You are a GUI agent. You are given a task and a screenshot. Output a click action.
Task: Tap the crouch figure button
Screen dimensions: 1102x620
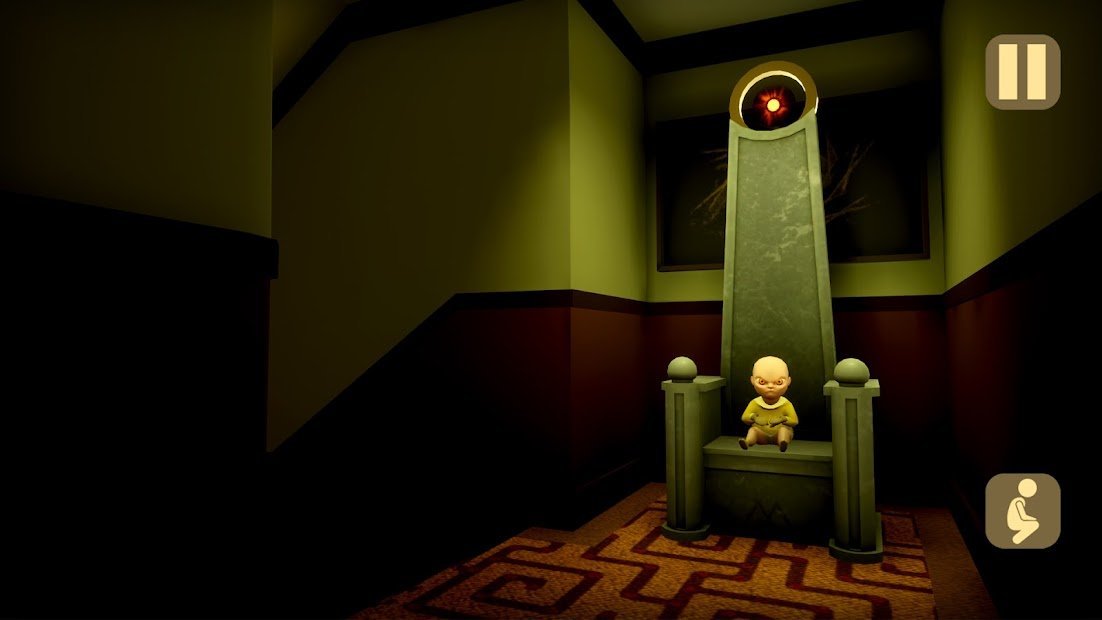[1022, 510]
